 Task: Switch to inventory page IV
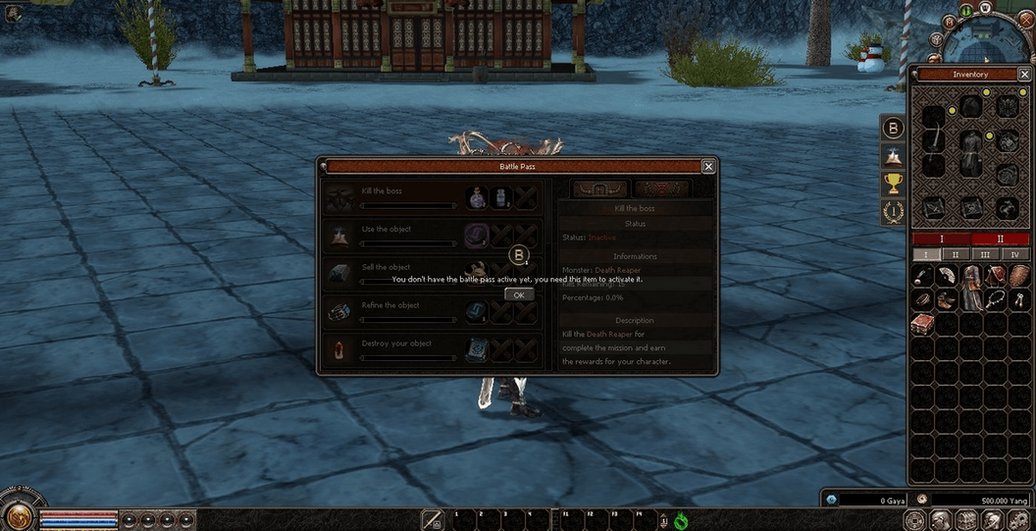coord(1015,255)
